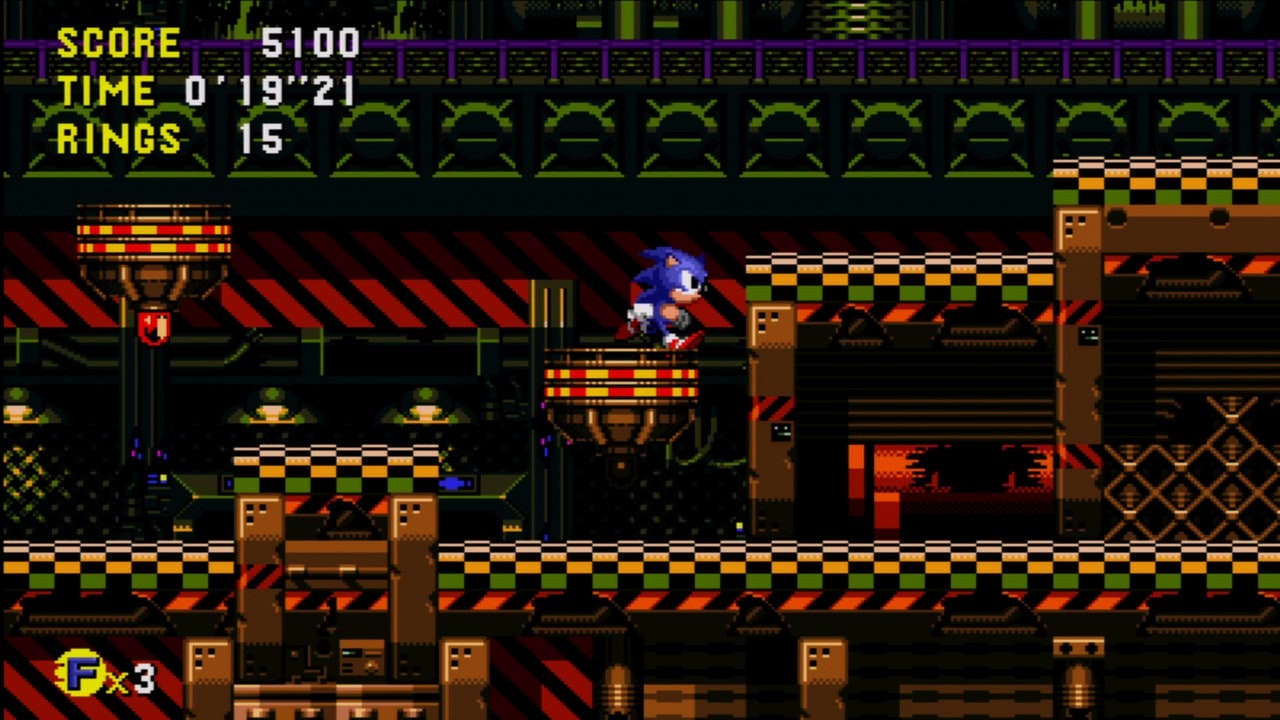Toggle the RINGS counter
Viewport: 1280px width, 720px height.
(120, 135)
